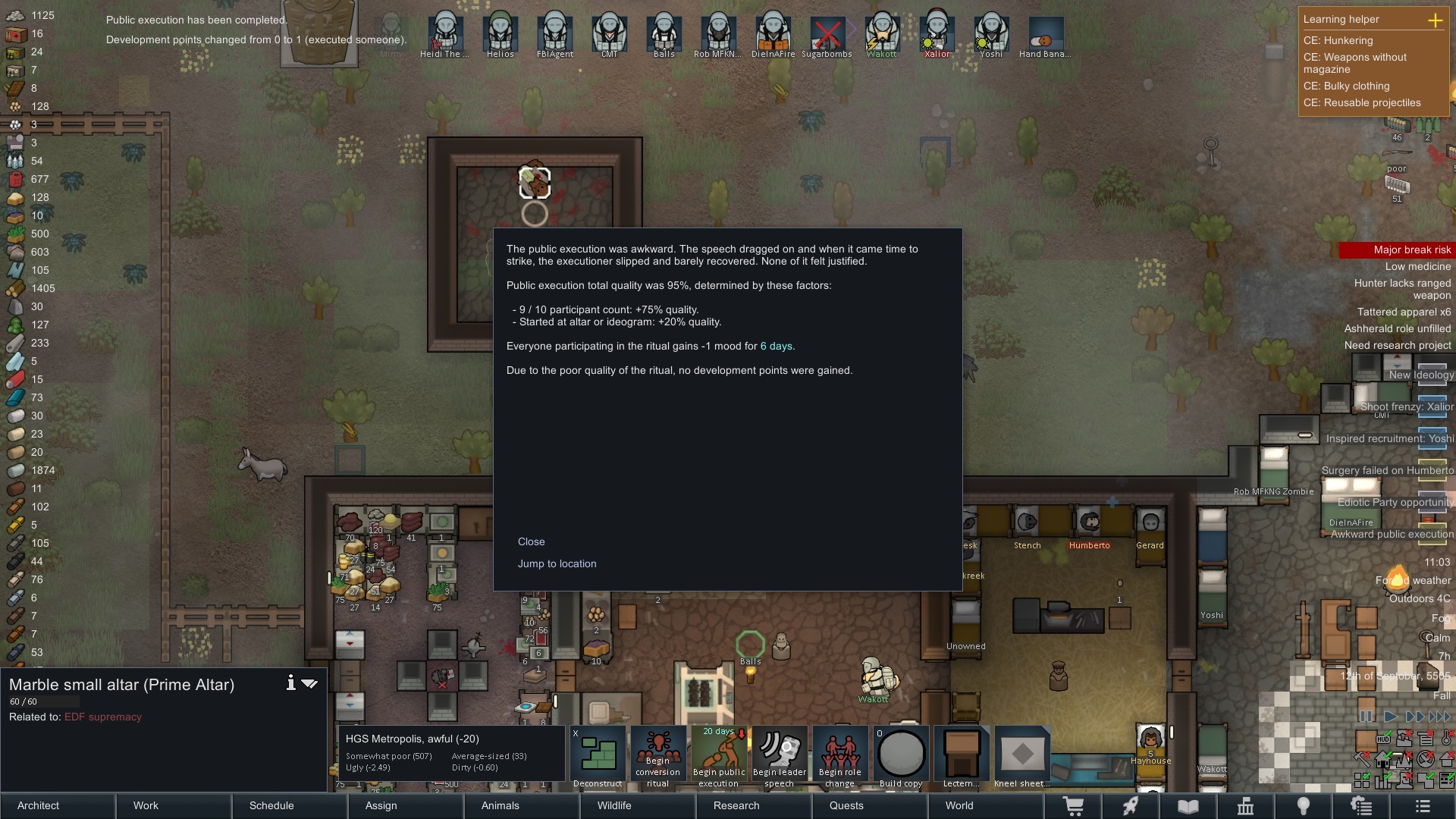
Task: Start the Begin leader speech ritual
Action: point(780,756)
